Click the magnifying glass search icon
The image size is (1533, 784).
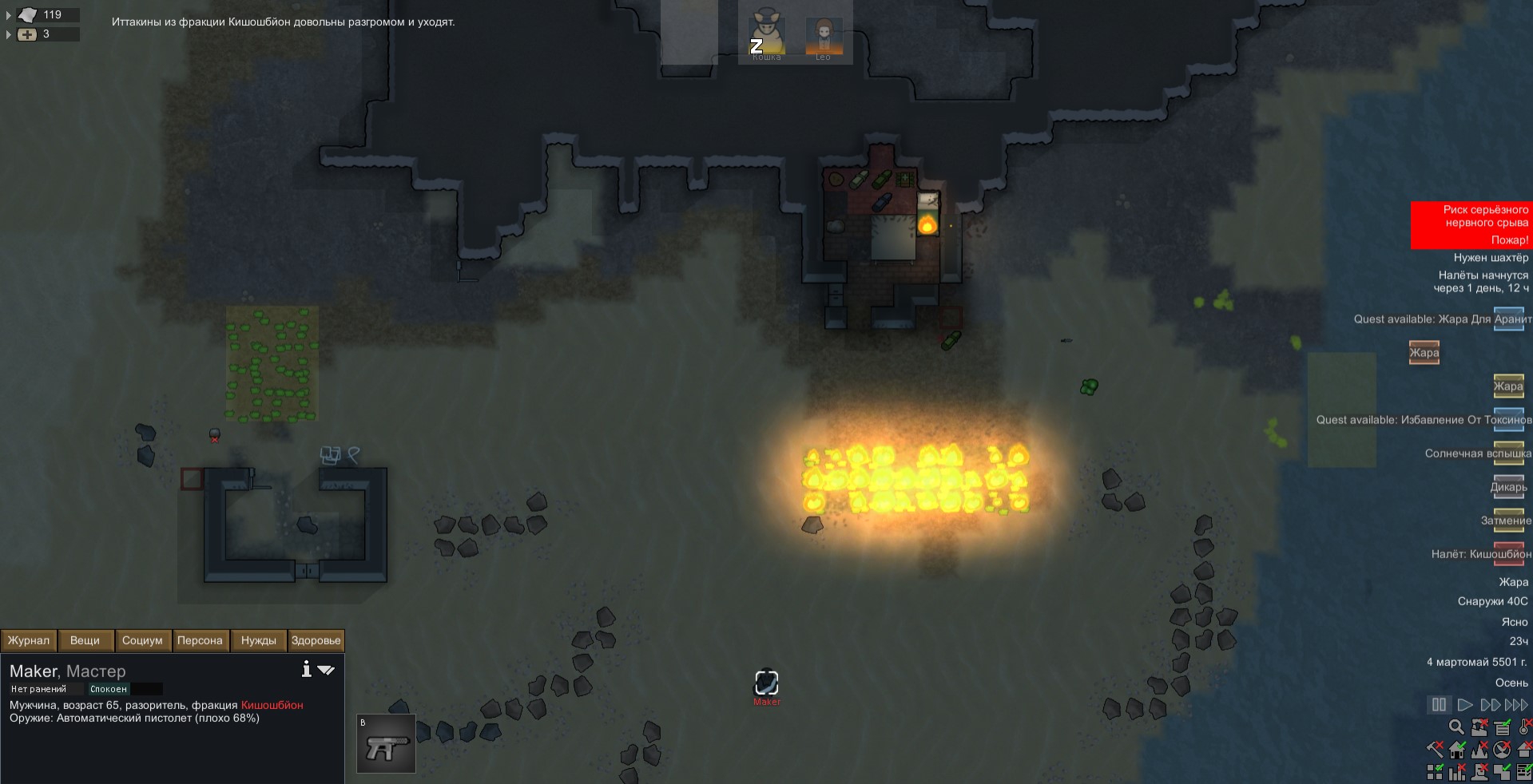(x=1456, y=727)
